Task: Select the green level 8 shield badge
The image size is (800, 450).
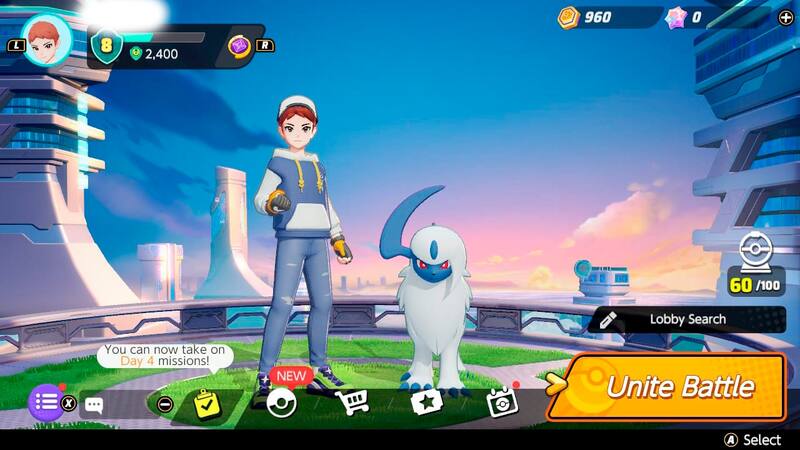Action: pyautogui.click(x=106, y=45)
